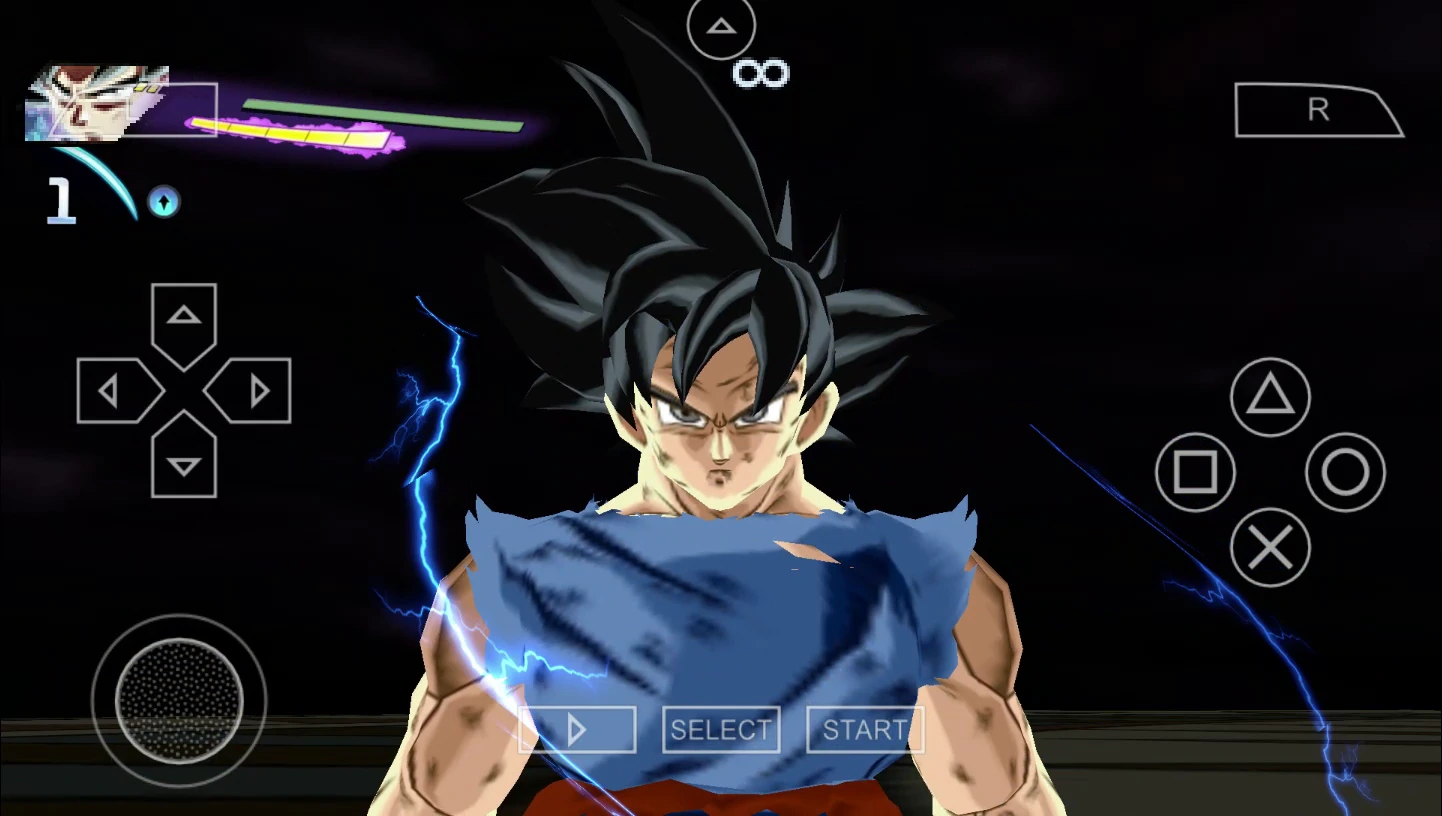Tap the START button
The image size is (1442, 816).
click(x=864, y=730)
